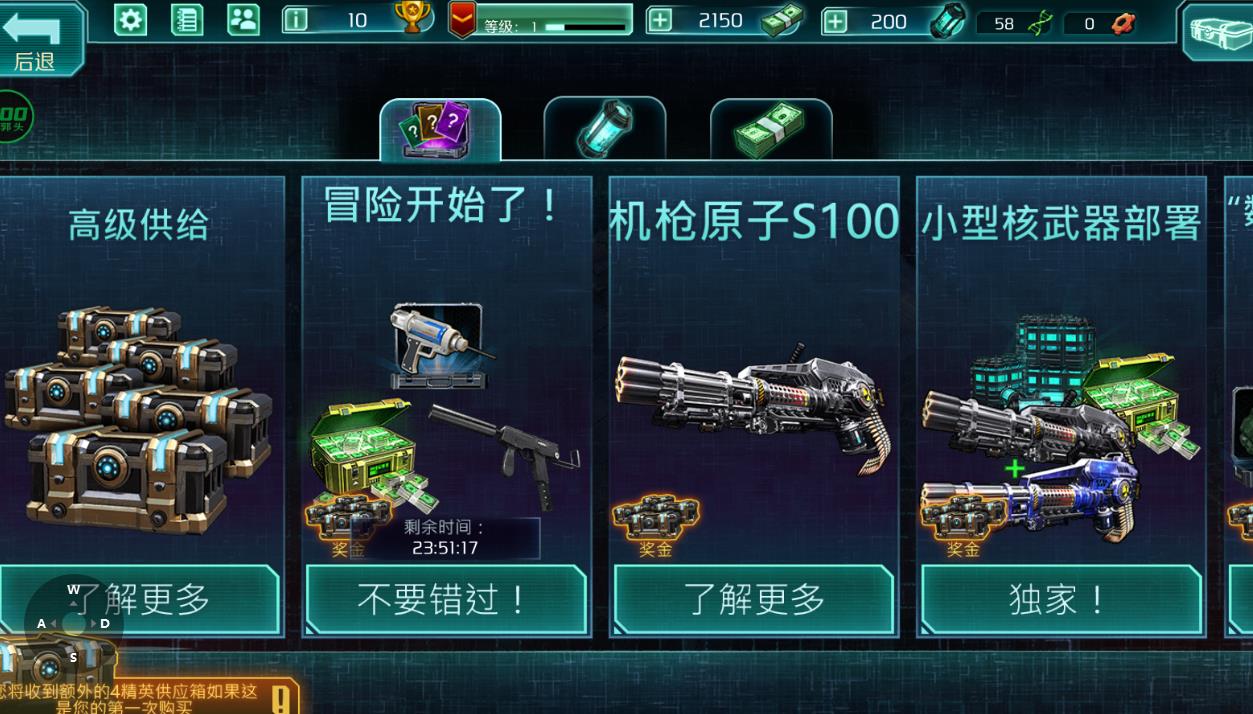Select the 冒险开始了！ bundle image
The height and width of the screenshot is (714, 1253).
click(x=445, y=410)
